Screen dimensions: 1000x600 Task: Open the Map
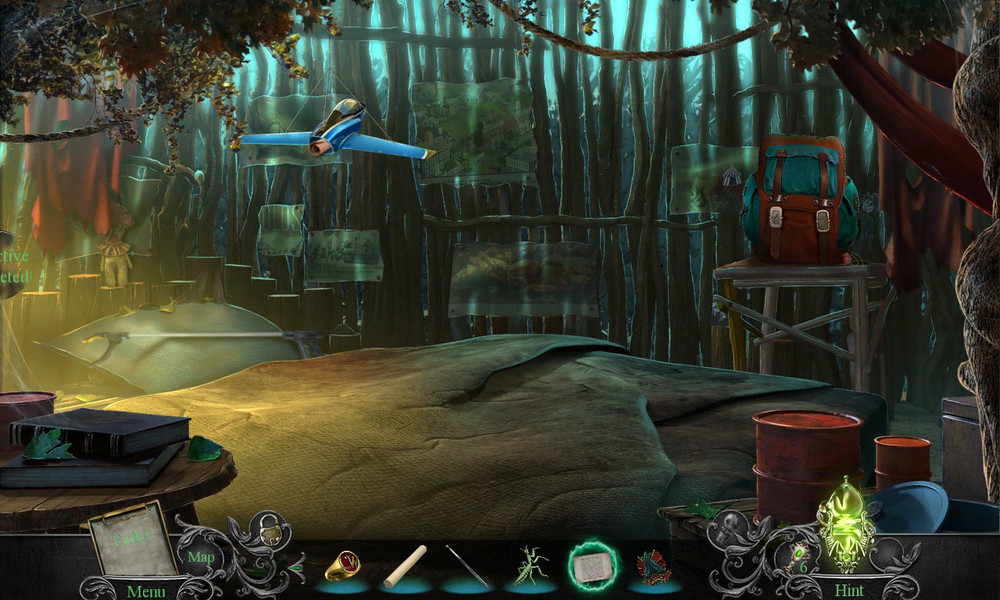tap(201, 556)
